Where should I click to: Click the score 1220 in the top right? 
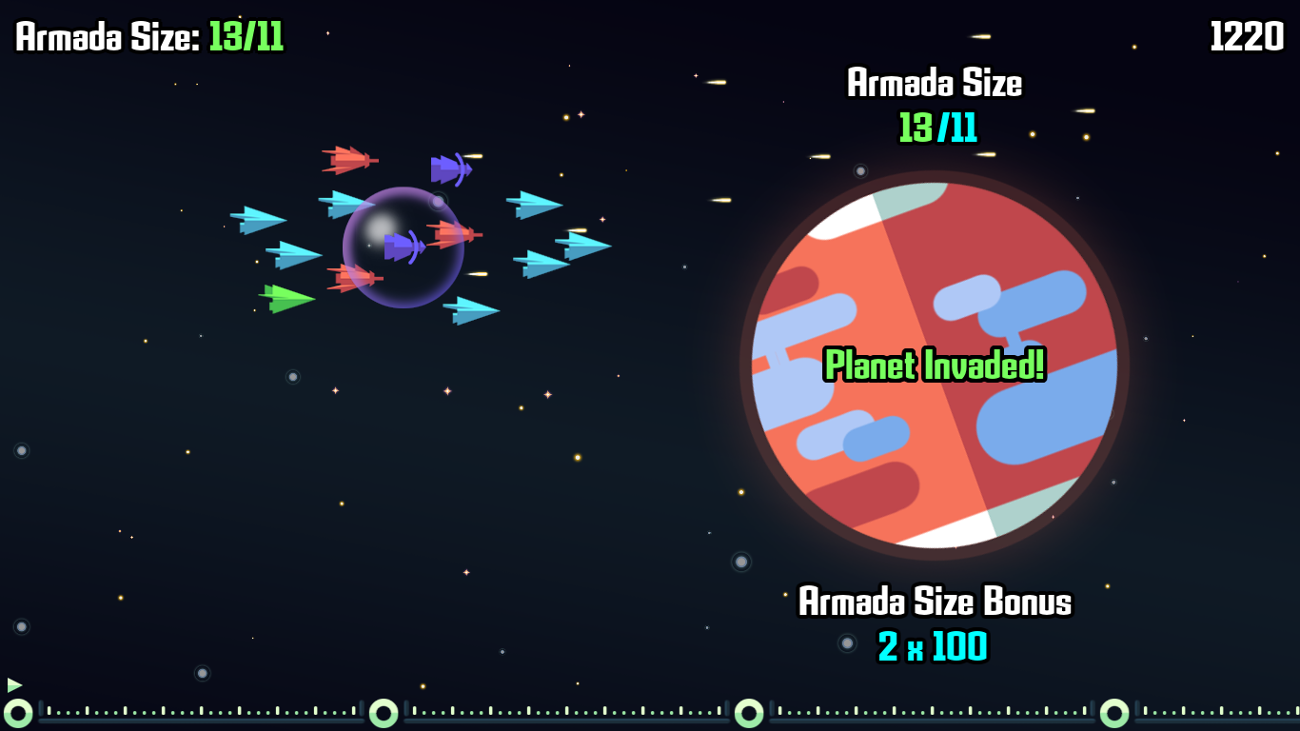tap(1245, 37)
